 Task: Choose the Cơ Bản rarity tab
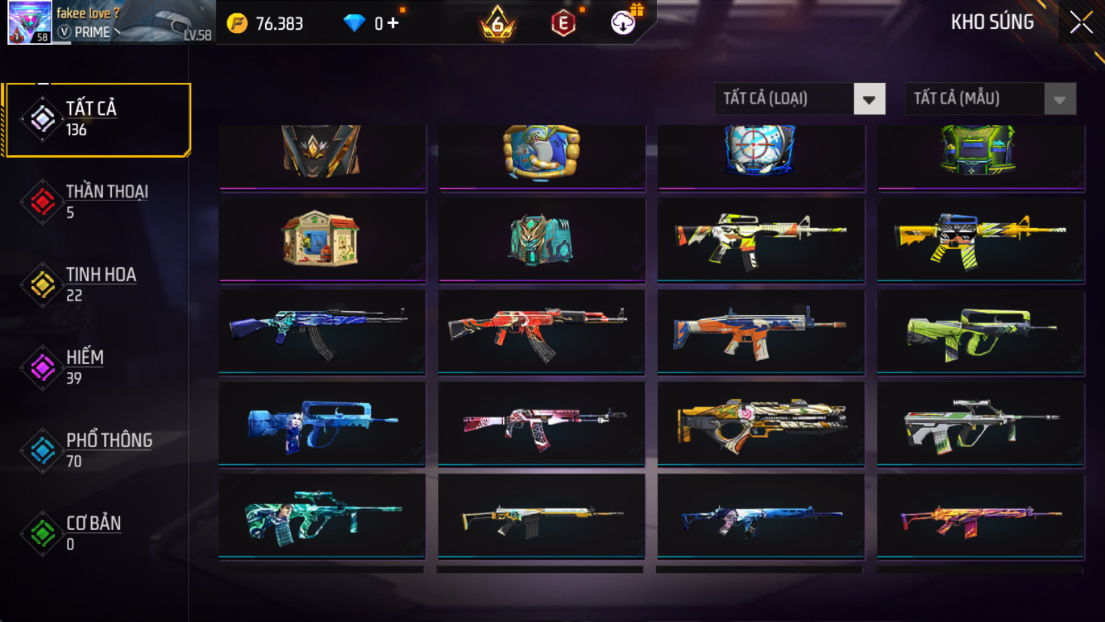(x=97, y=534)
